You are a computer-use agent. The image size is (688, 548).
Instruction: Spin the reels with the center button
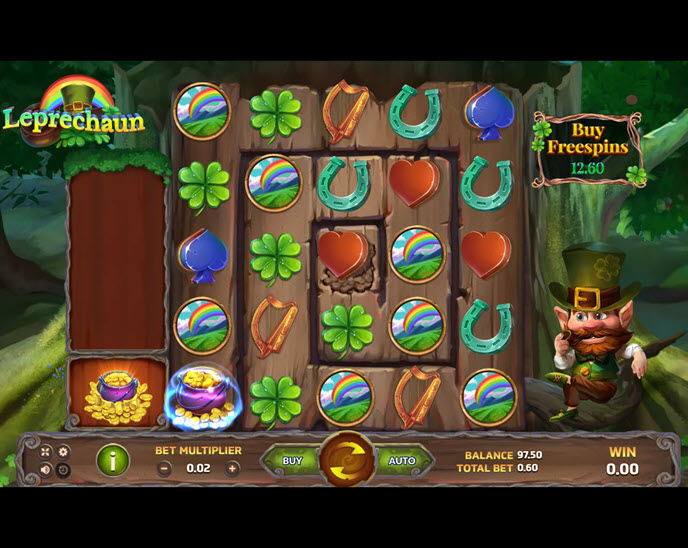[x=346, y=461]
